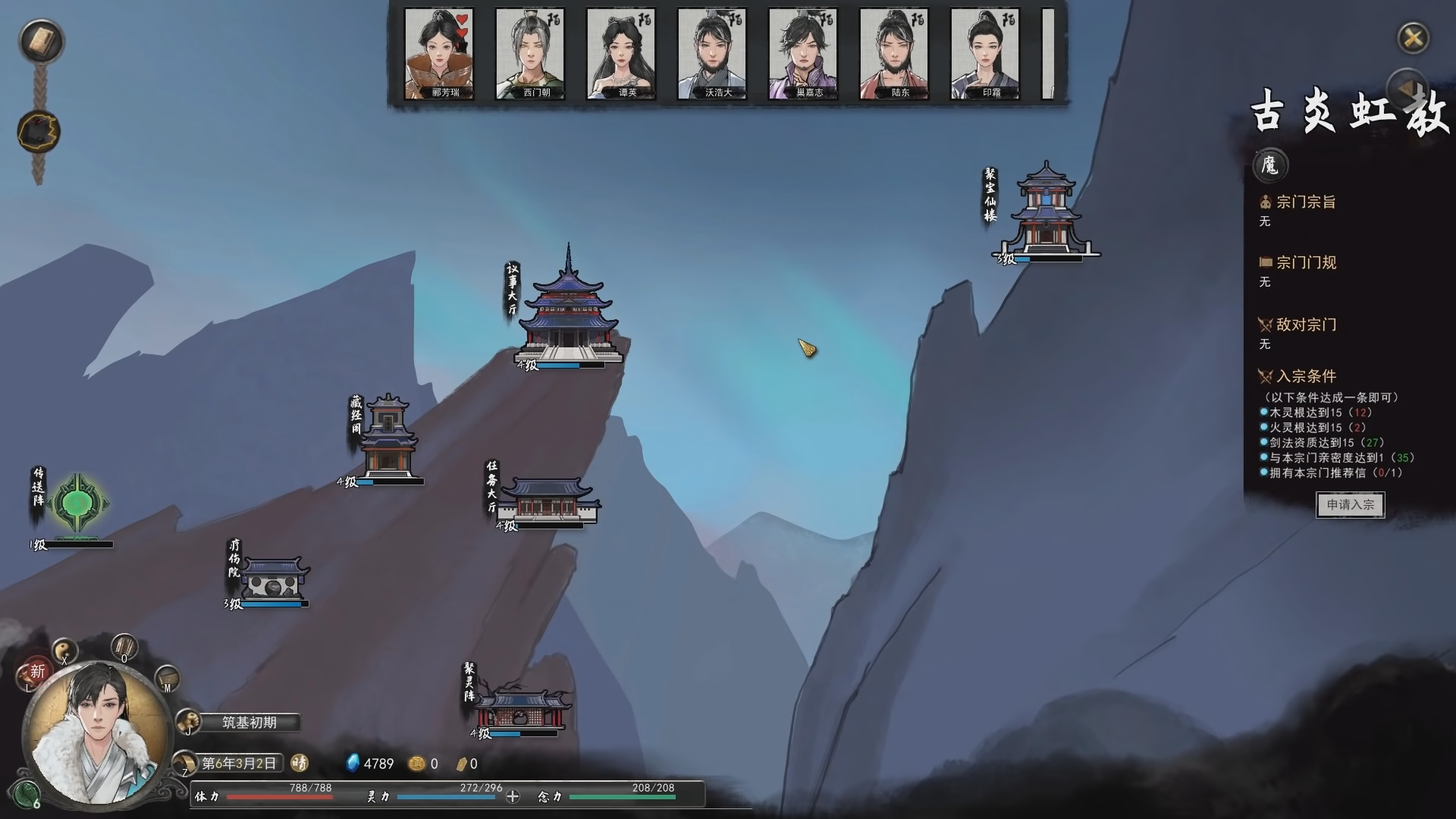Image resolution: width=1456 pixels, height=819 pixels.
Task: Click the blue spirit stone currency icon
Action: click(353, 764)
